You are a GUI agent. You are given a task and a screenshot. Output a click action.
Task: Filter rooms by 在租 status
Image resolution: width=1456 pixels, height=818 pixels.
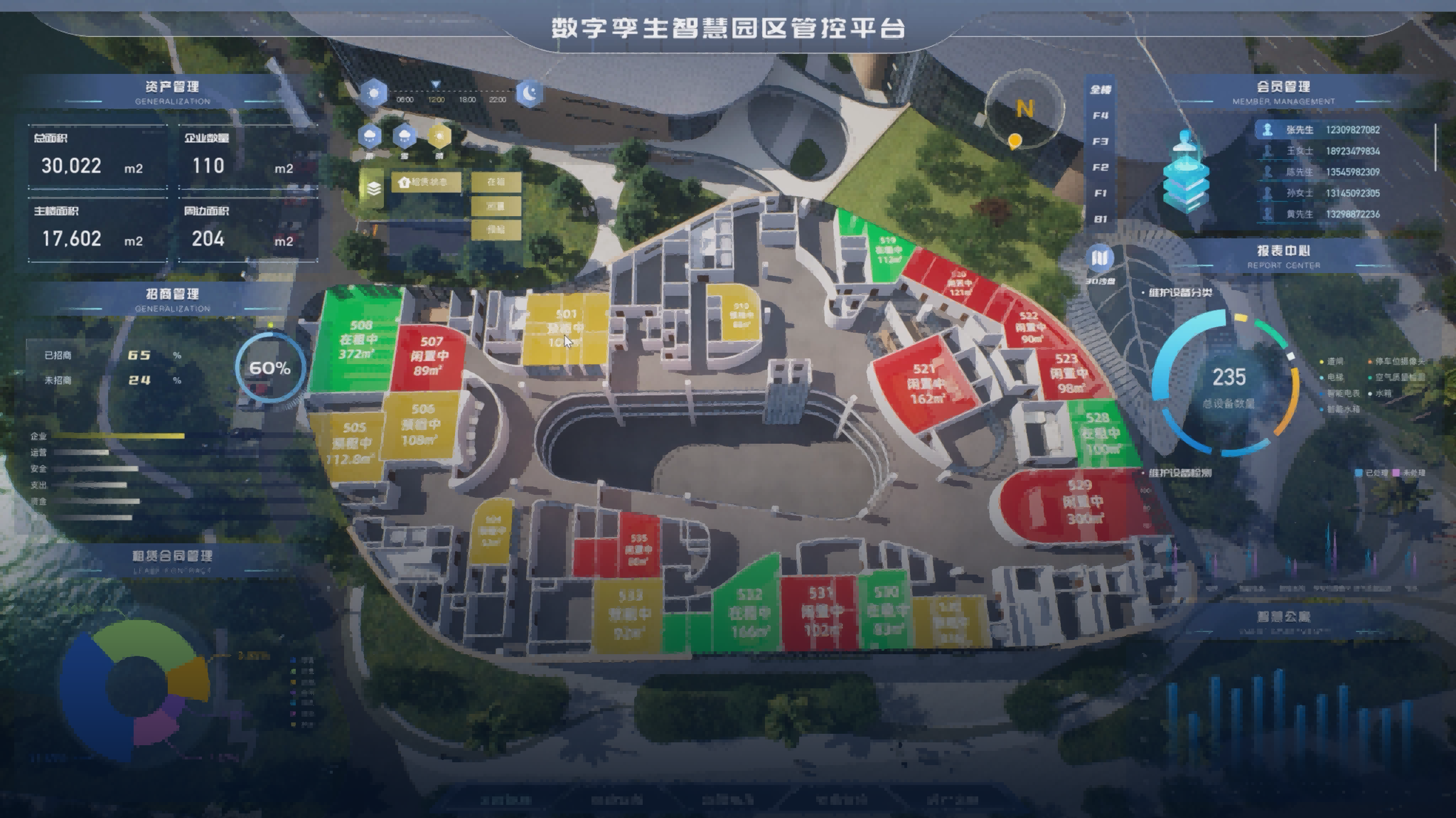496,182
